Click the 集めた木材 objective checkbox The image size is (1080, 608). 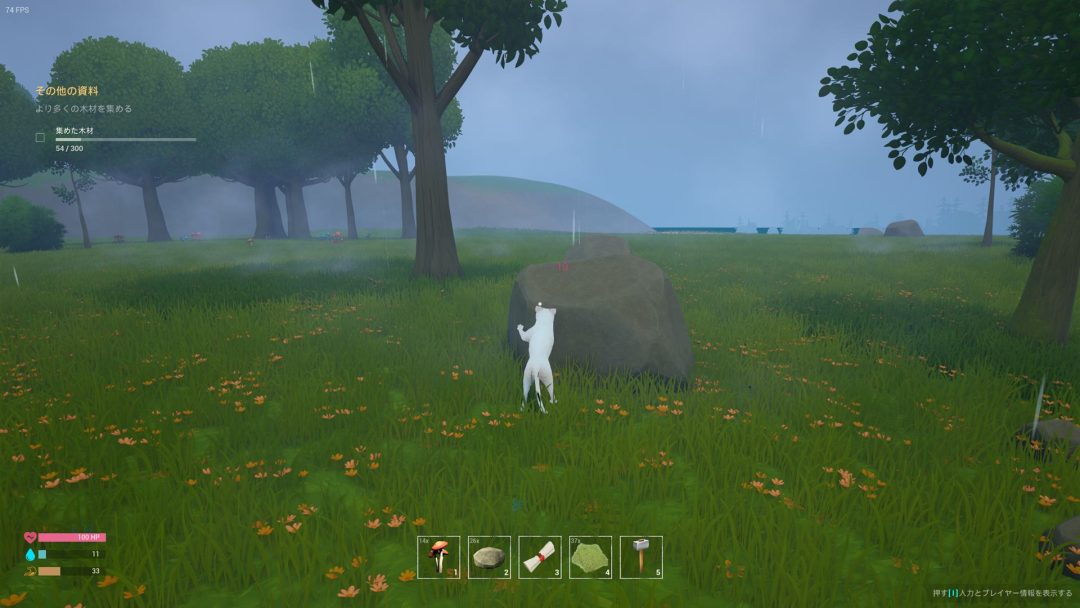click(x=41, y=137)
